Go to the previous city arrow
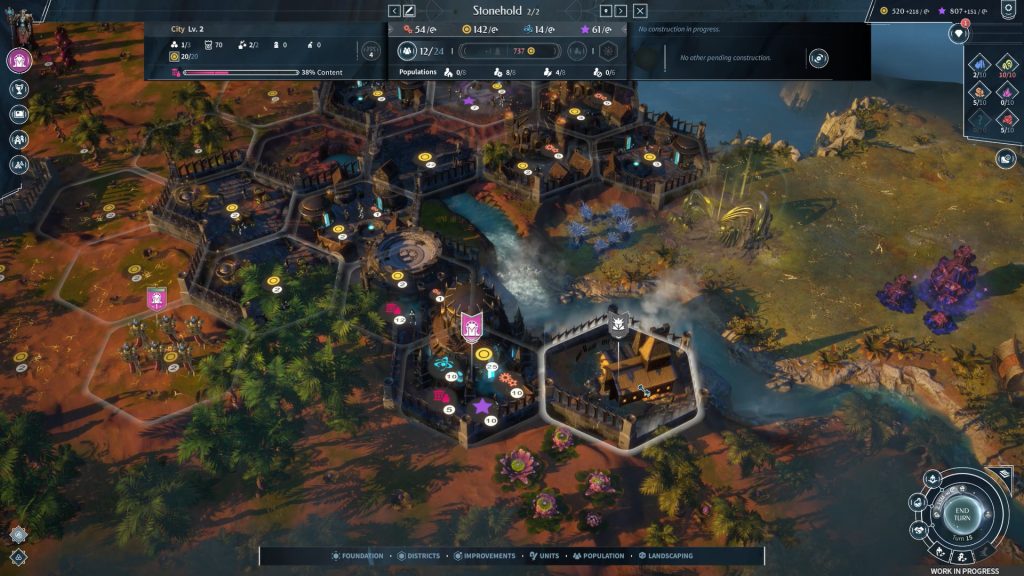Screen dimensions: 1024x576 [x=394, y=11]
